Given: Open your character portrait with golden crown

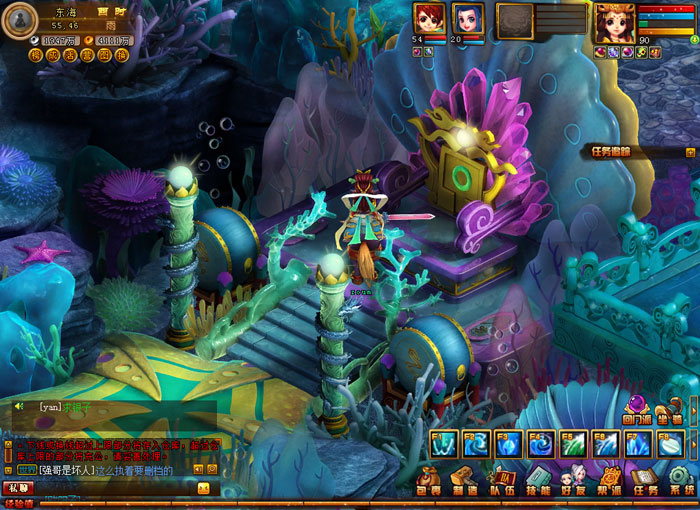Looking at the screenshot, I should coord(614,21).
